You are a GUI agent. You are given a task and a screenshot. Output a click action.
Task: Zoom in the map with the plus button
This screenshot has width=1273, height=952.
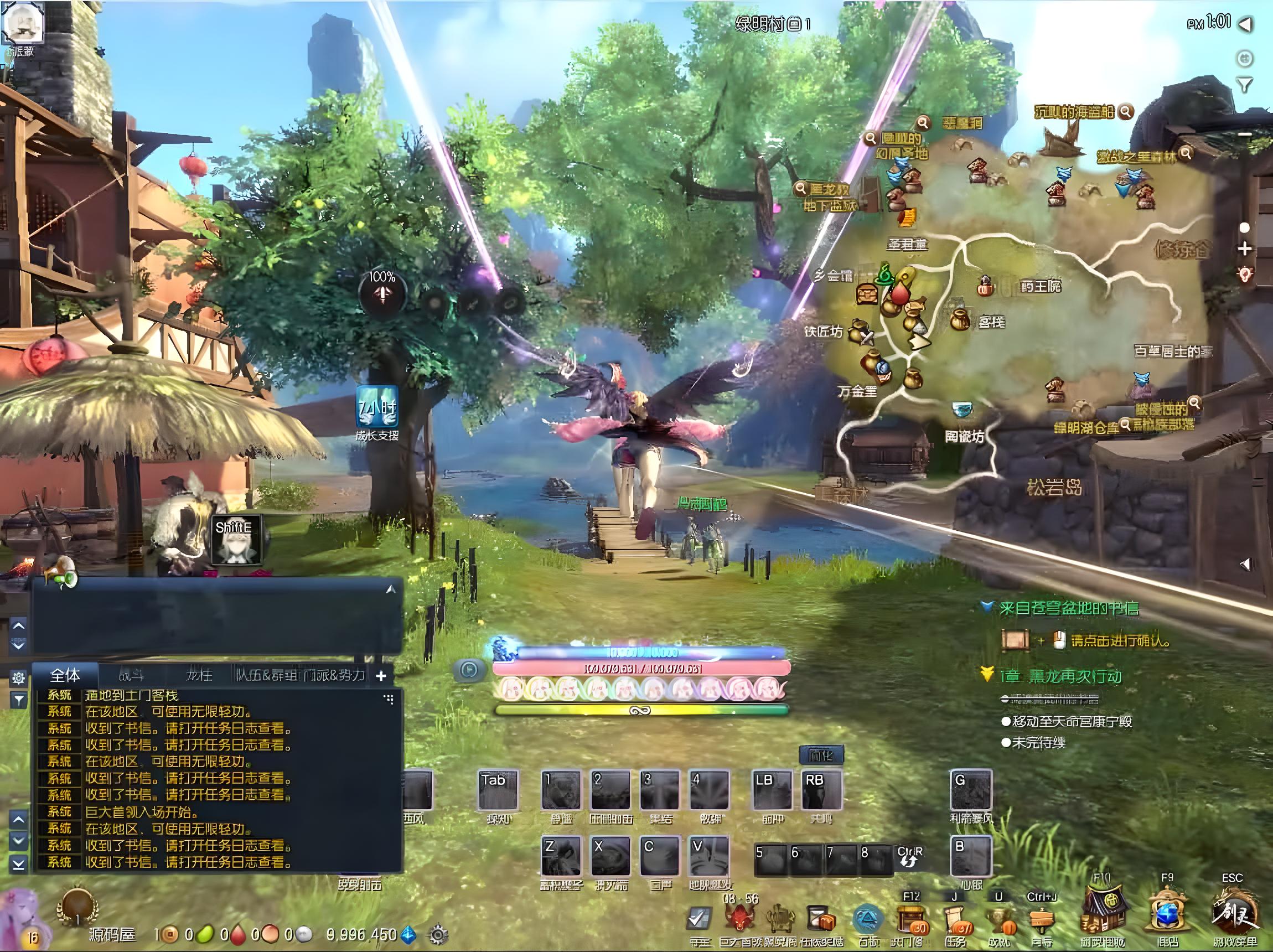tap(1245, 249)
